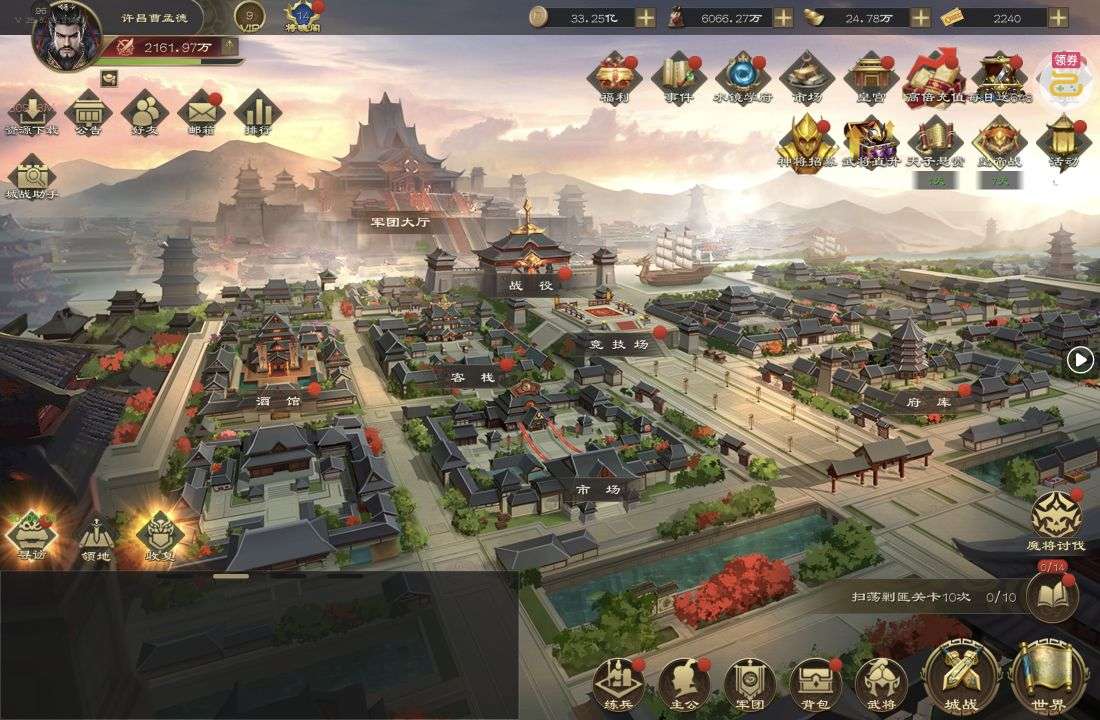Open the VIP level badge
The height and width of the screenshot is (720, 1100).
click(x=250, y=17)
